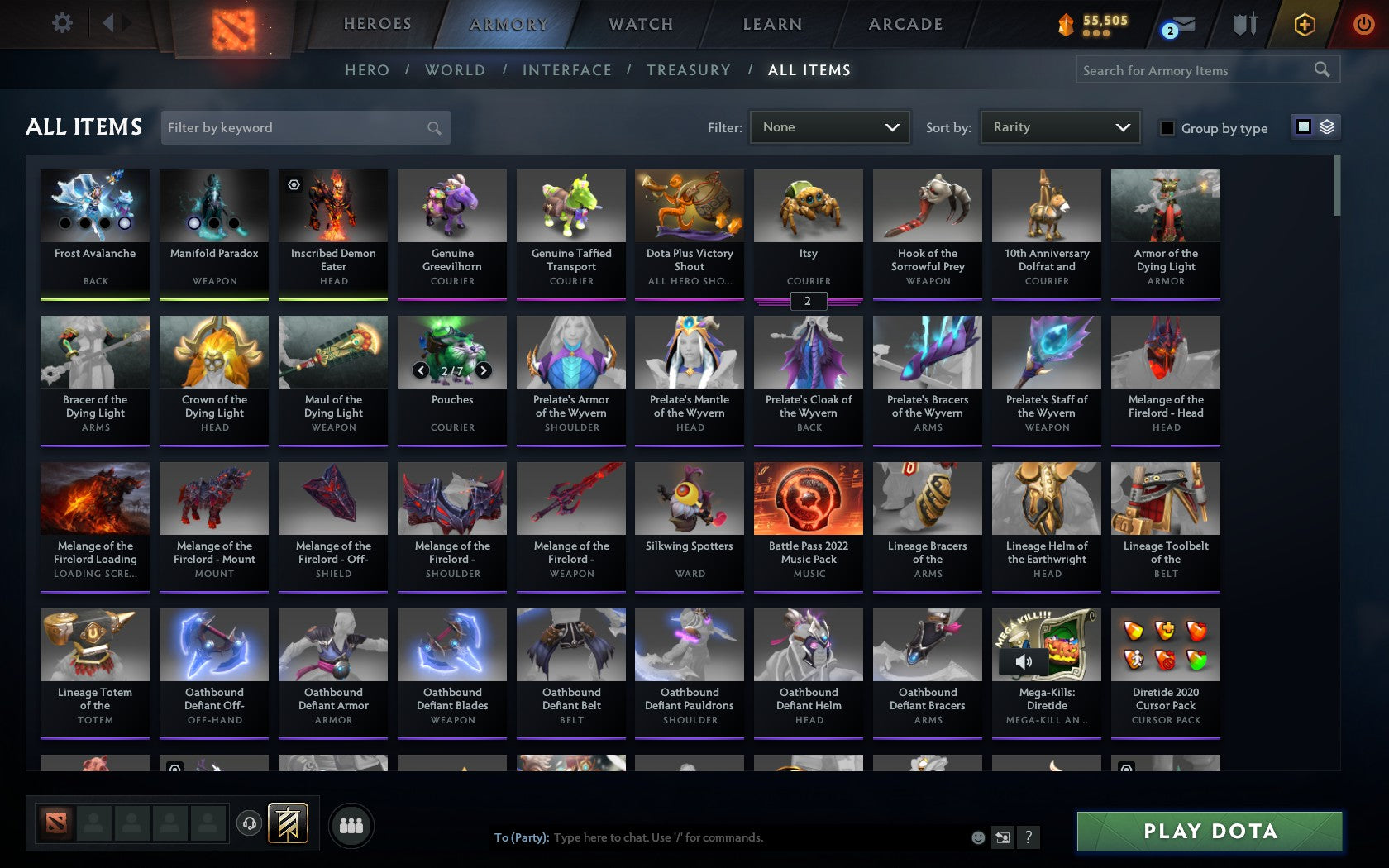Open the Sort by Rarity dropdown
The width and height of the screenshot is (1389, 868).
click(x=1059, y=127)
